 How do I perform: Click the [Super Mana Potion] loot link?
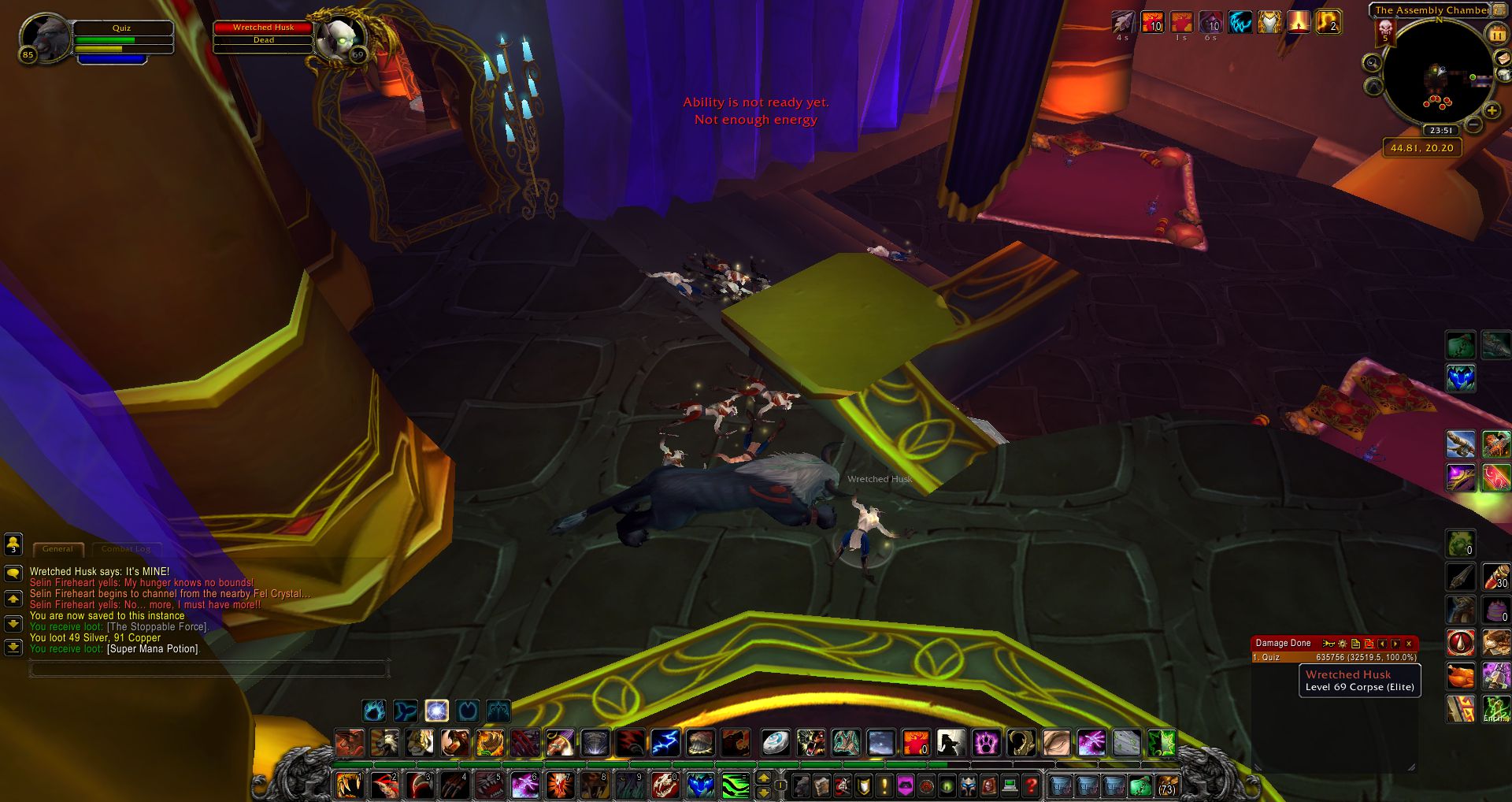point(152,648)
